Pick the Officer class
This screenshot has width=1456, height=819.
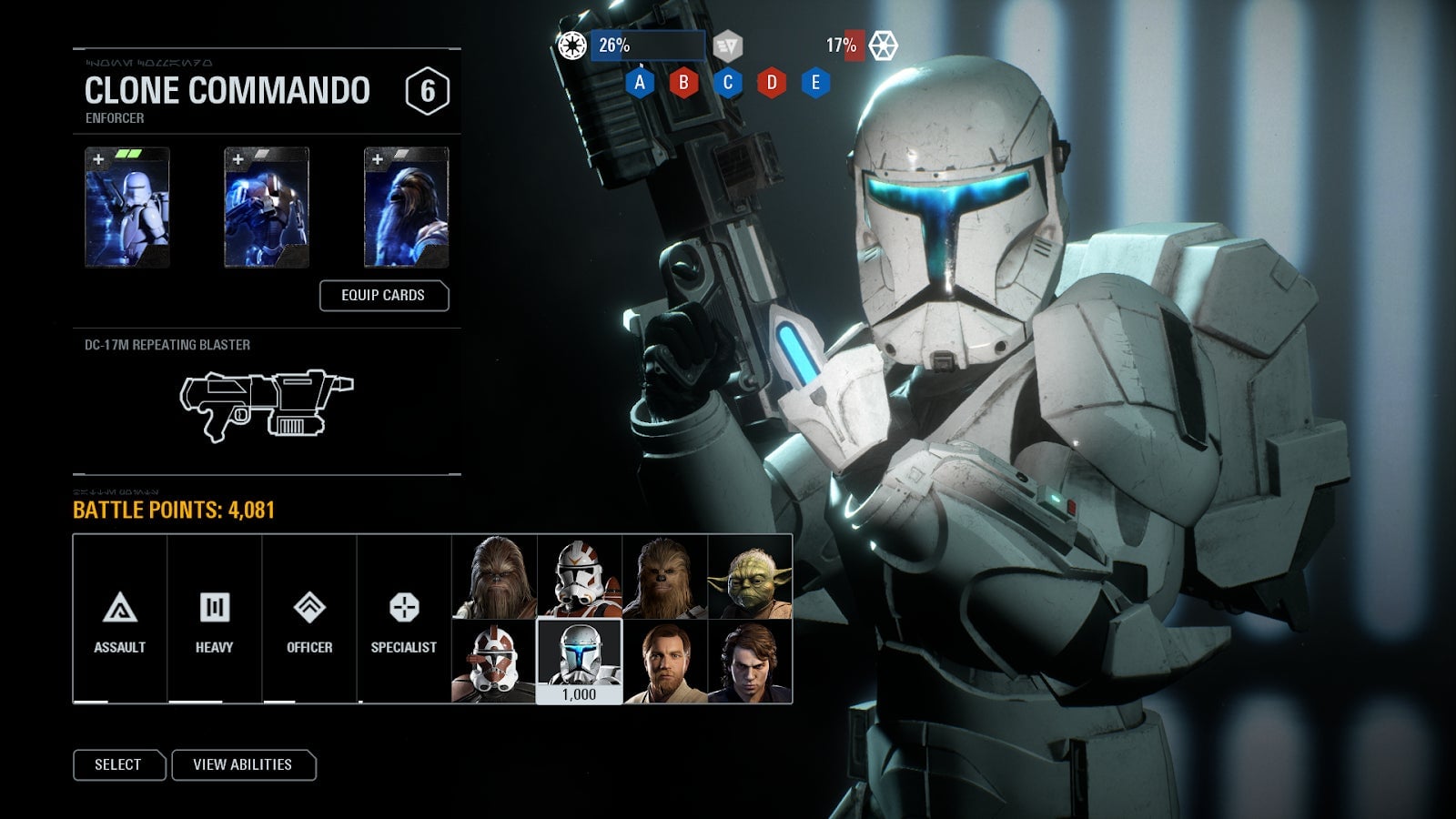pos(309,620)
